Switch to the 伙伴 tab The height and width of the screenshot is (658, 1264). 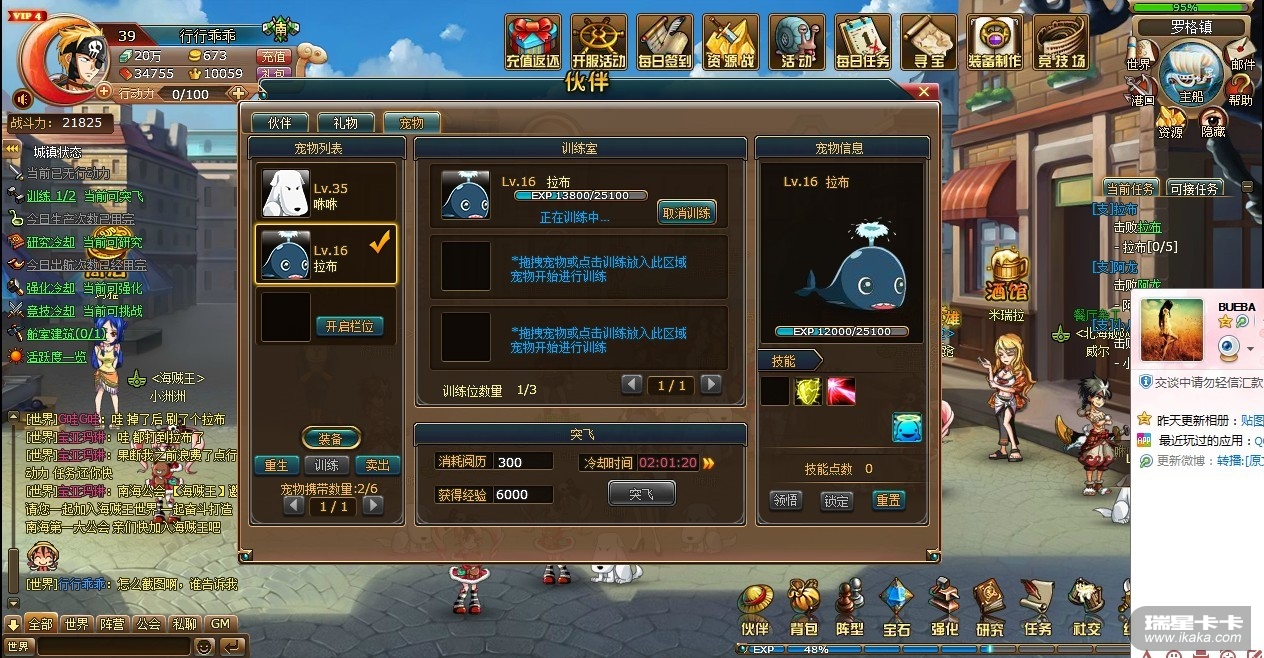[279, 123]
